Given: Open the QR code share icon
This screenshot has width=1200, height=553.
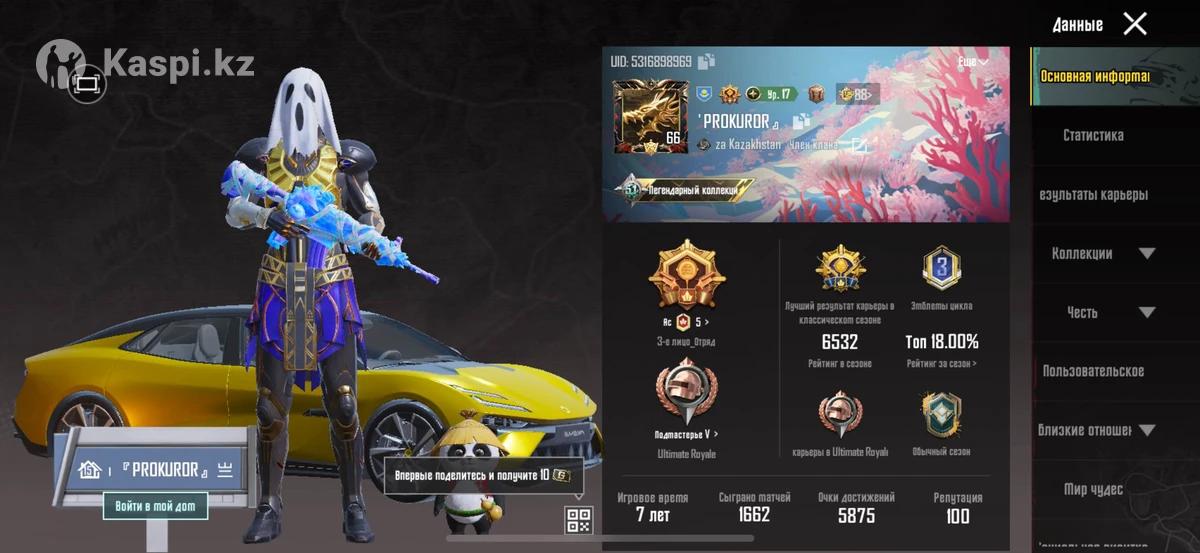Looking at the screenshot, I should (x=579, y=519).
